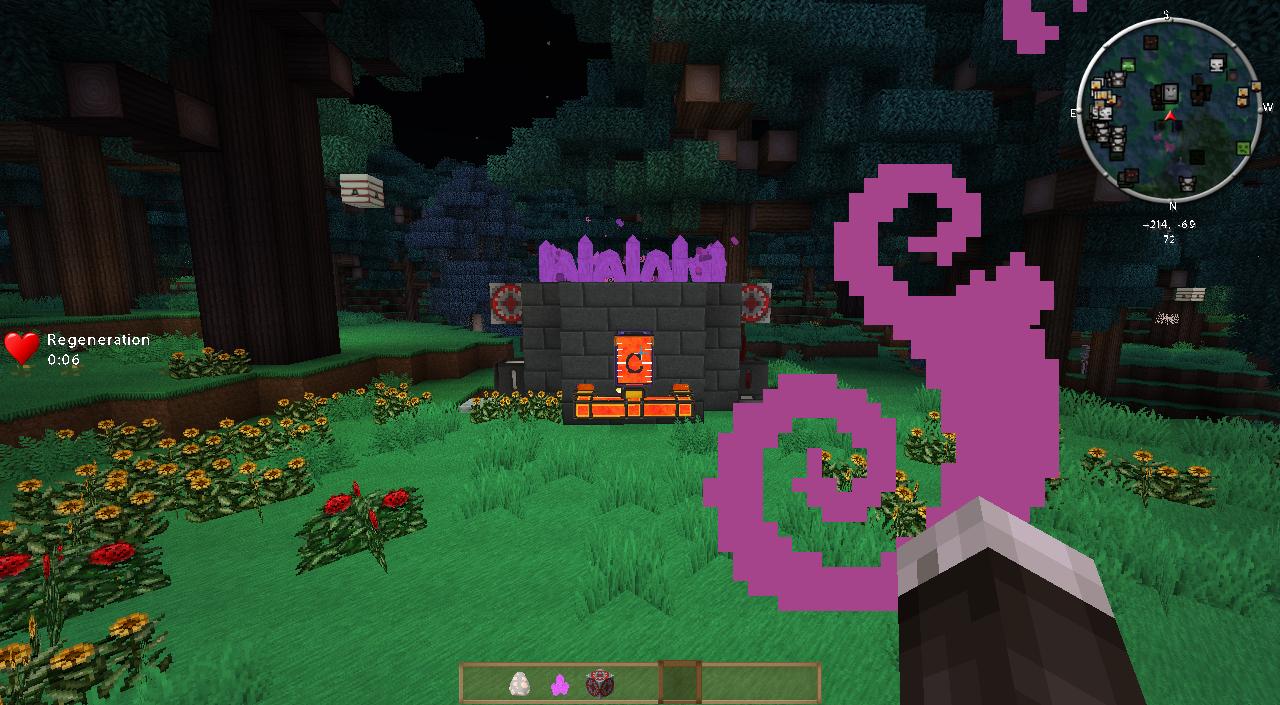Click the skeleton skull marker on the minimap
Viewport: 1280px width, 705px height.
click(1217, 65)
